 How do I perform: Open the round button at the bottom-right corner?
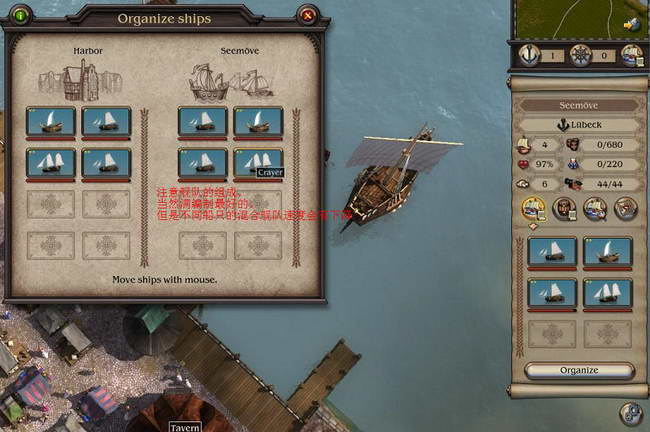(x=630, y=412)
